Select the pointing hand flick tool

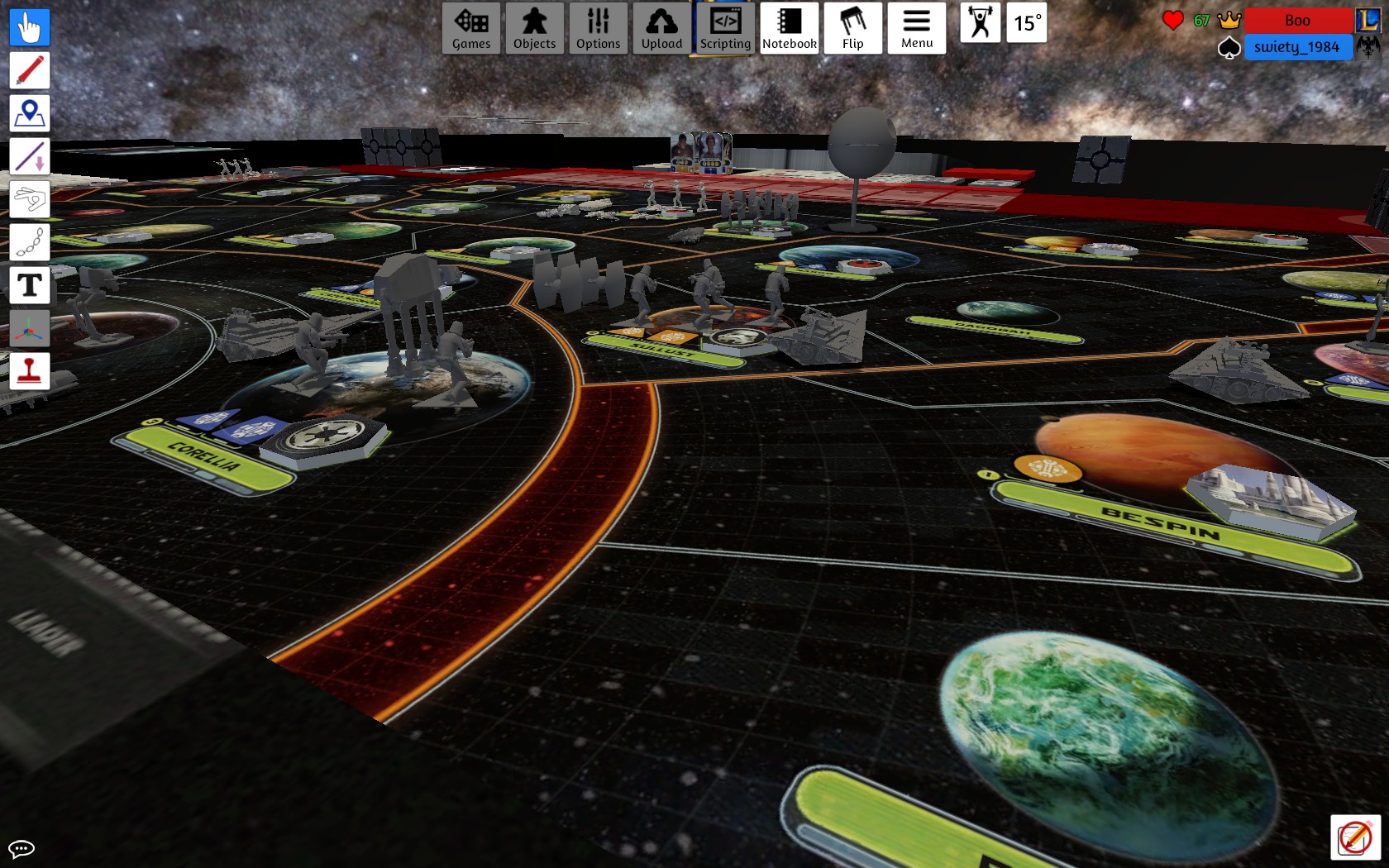30,199
